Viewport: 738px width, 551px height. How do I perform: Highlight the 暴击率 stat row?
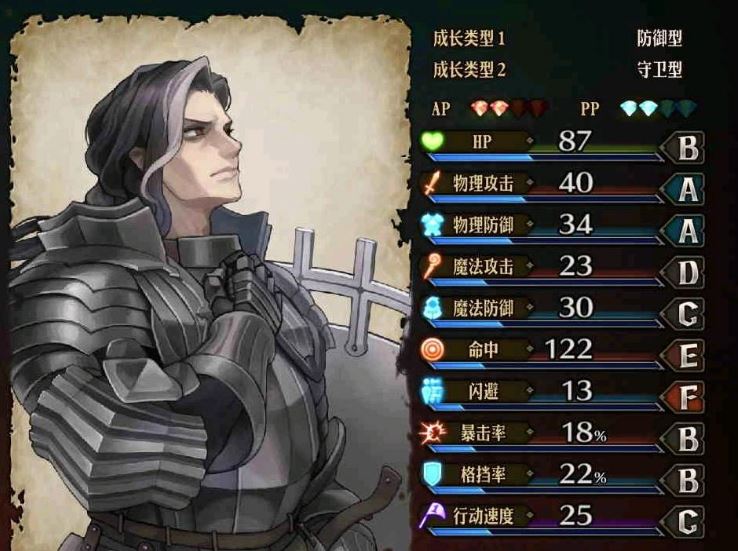560,433
